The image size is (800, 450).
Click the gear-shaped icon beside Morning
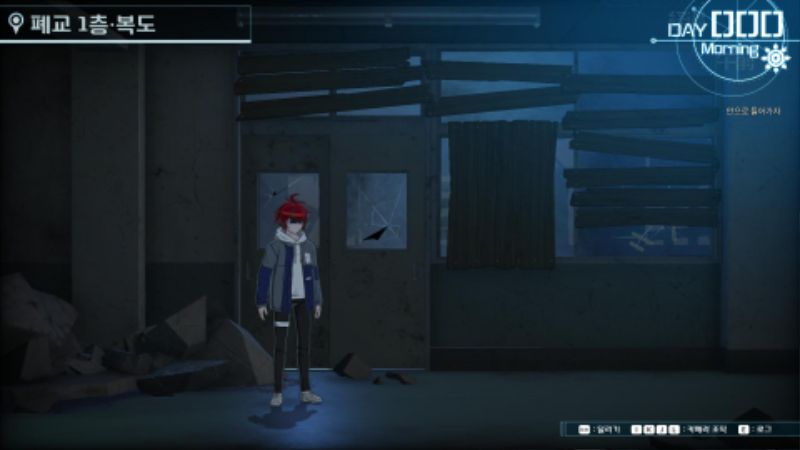coord(774,59)
